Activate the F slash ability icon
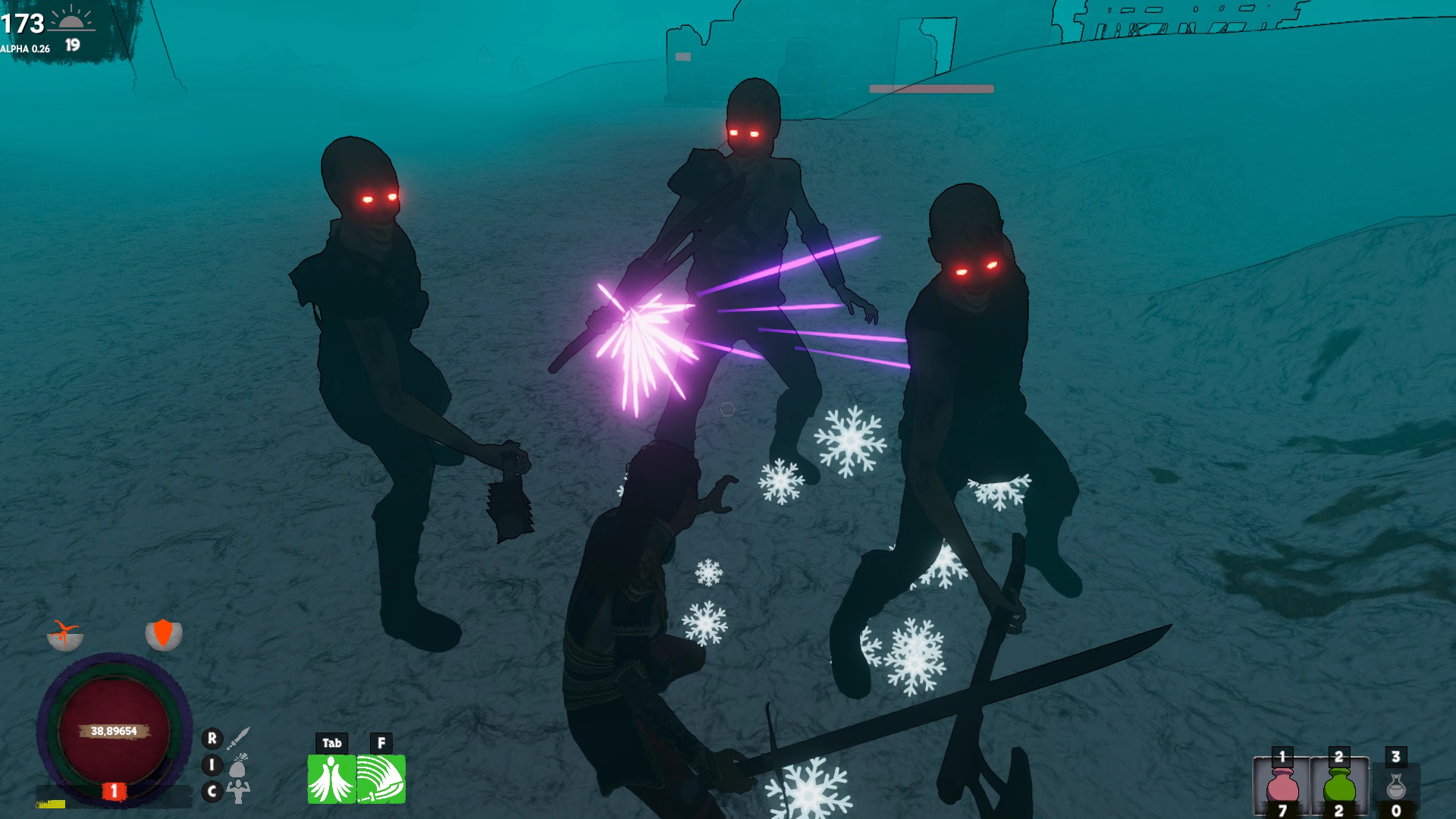1456x819 pixels. click(381, 779)
